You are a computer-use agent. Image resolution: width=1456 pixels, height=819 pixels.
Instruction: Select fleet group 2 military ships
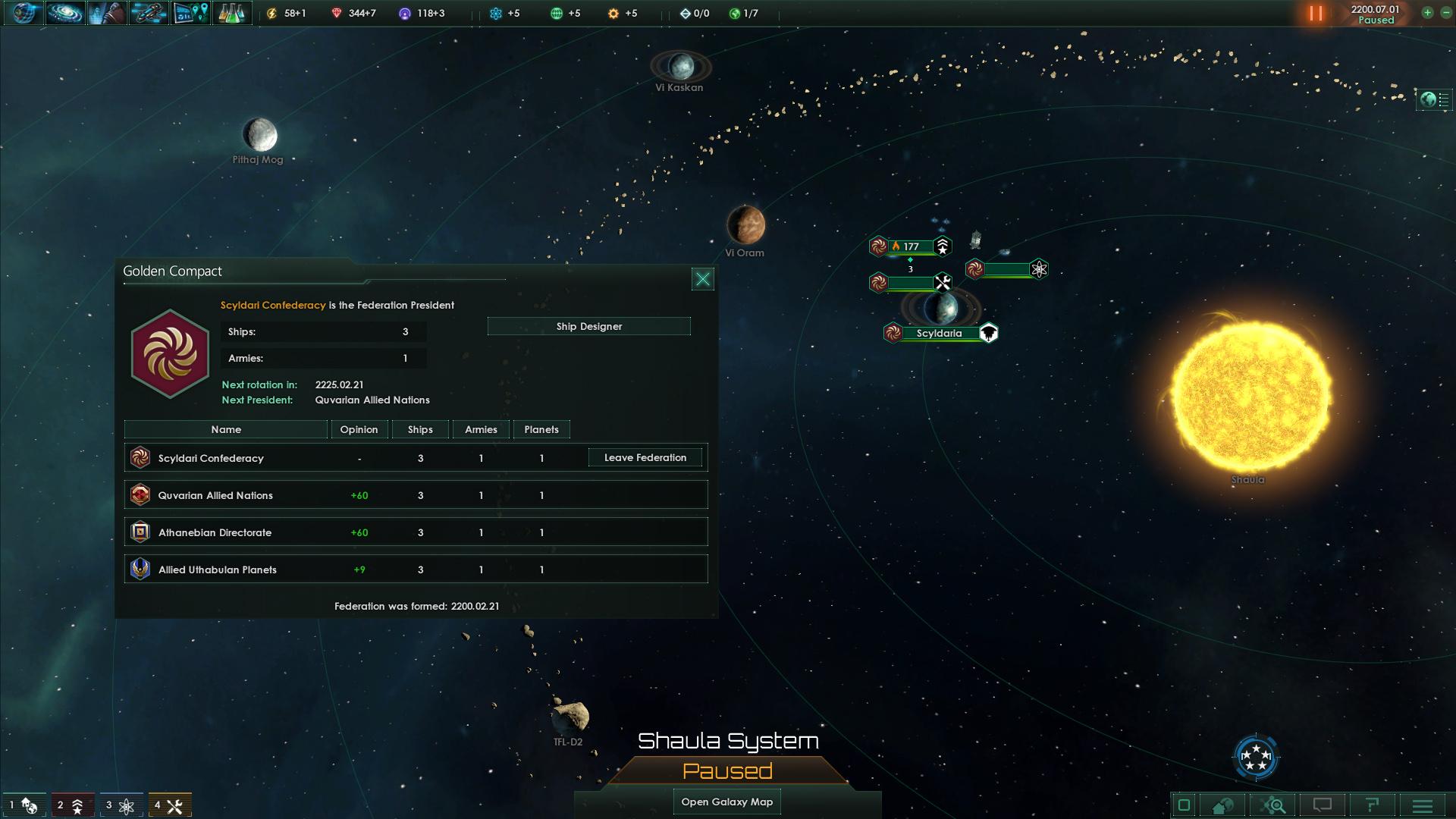pos(70,805)
